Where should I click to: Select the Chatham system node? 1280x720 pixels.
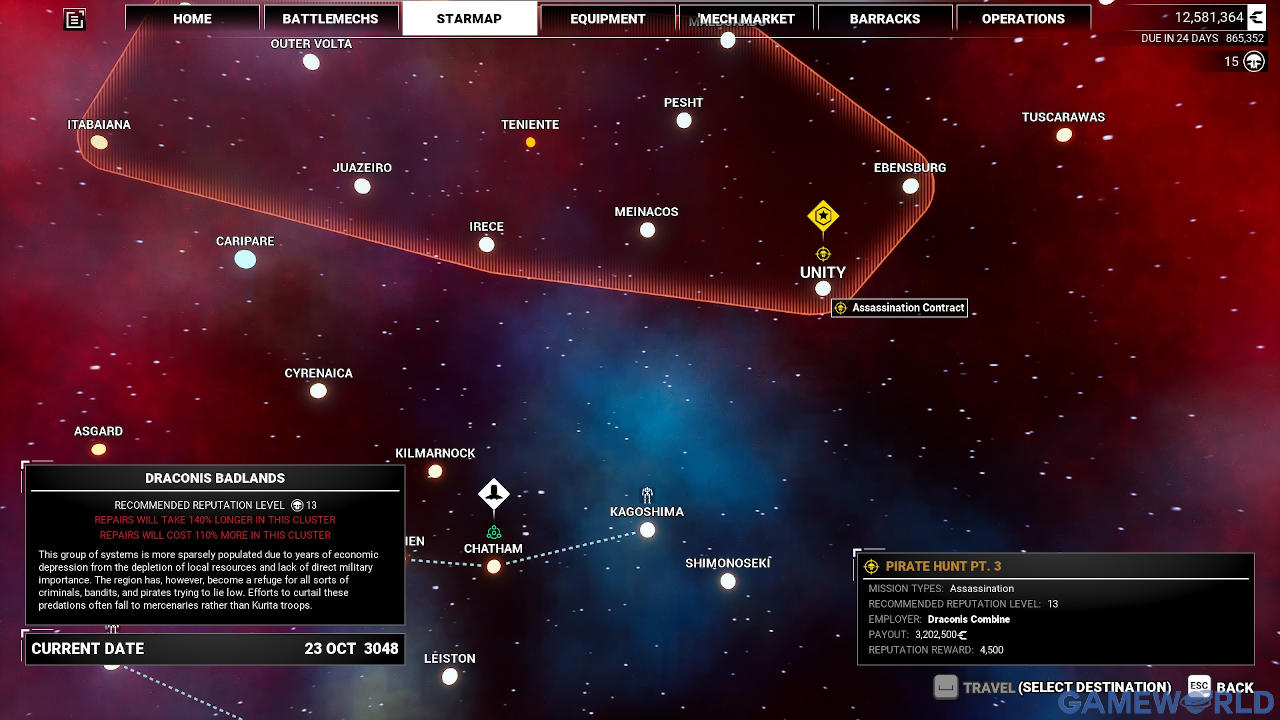pos(493,566)
